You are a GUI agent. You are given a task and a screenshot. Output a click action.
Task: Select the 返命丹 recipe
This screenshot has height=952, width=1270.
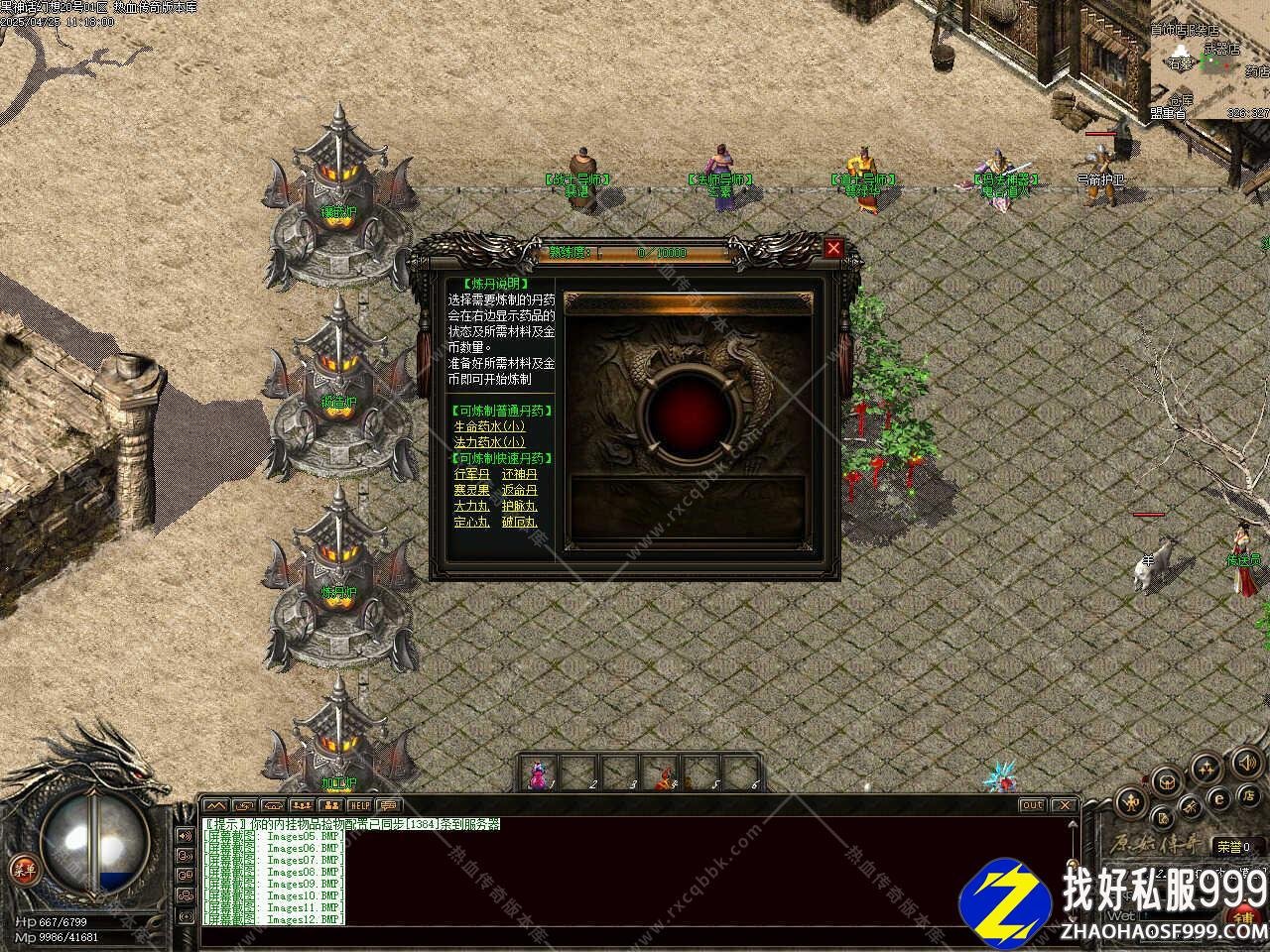coord(519,490)
